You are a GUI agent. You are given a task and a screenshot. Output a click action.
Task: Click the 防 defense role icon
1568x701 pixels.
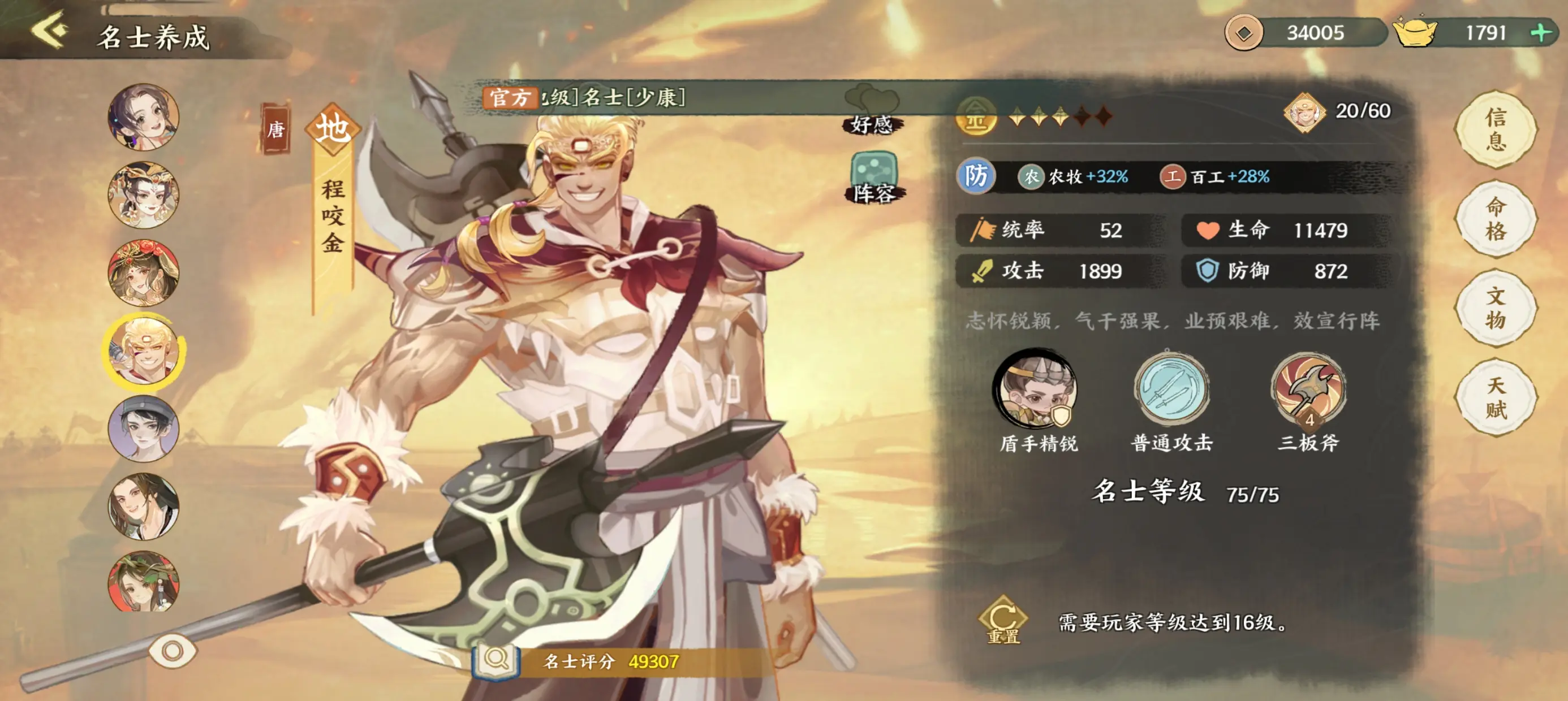coord(976,177)
